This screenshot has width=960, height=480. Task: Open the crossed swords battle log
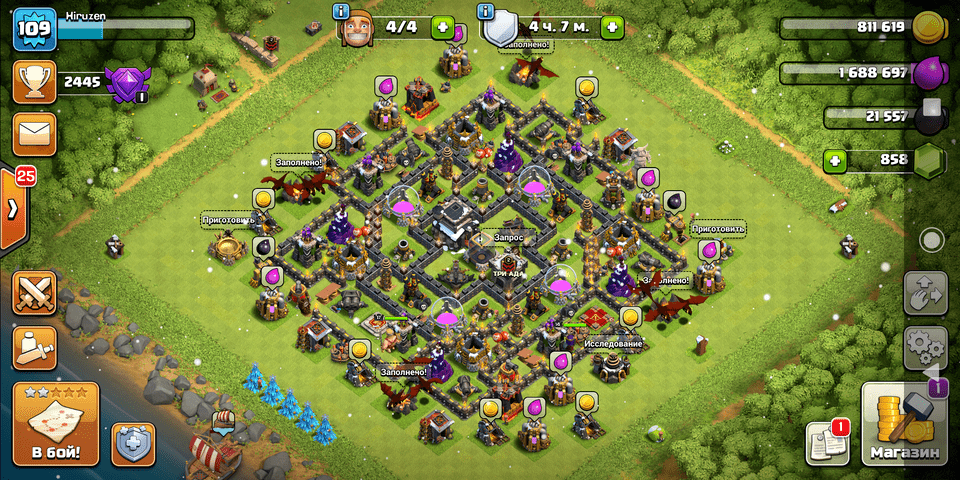pyautogui.click(x=35, y=293)
